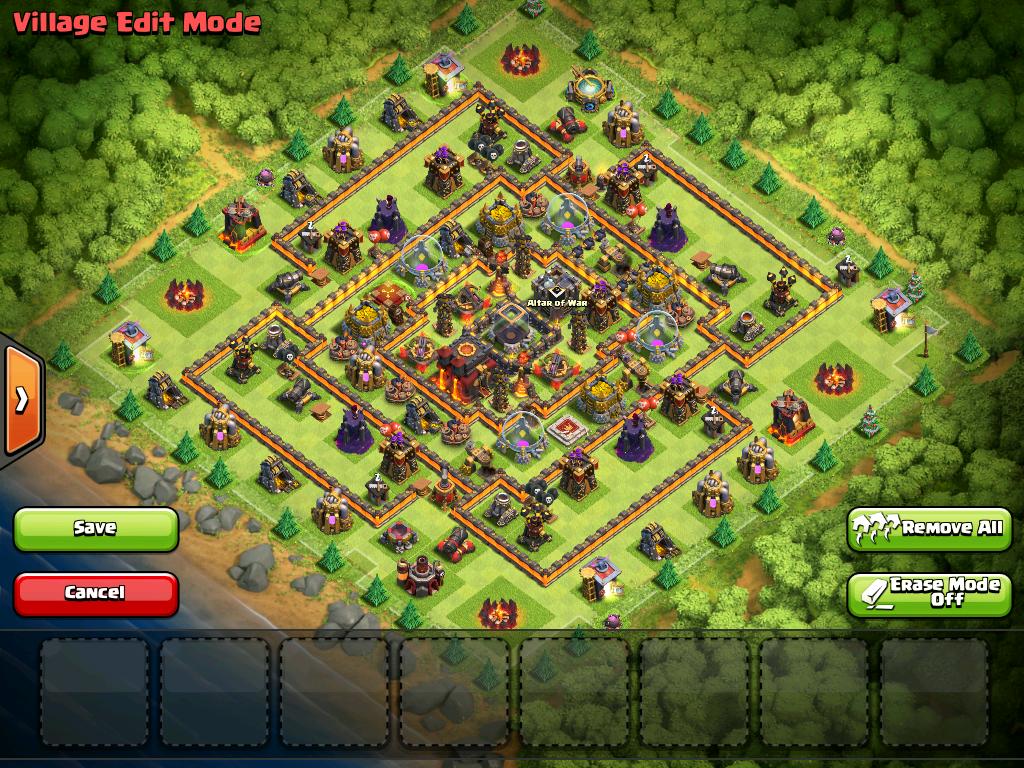Cancel village editing
The height and width of the screenshot is (768, 1024).
[x=95, y=593]
